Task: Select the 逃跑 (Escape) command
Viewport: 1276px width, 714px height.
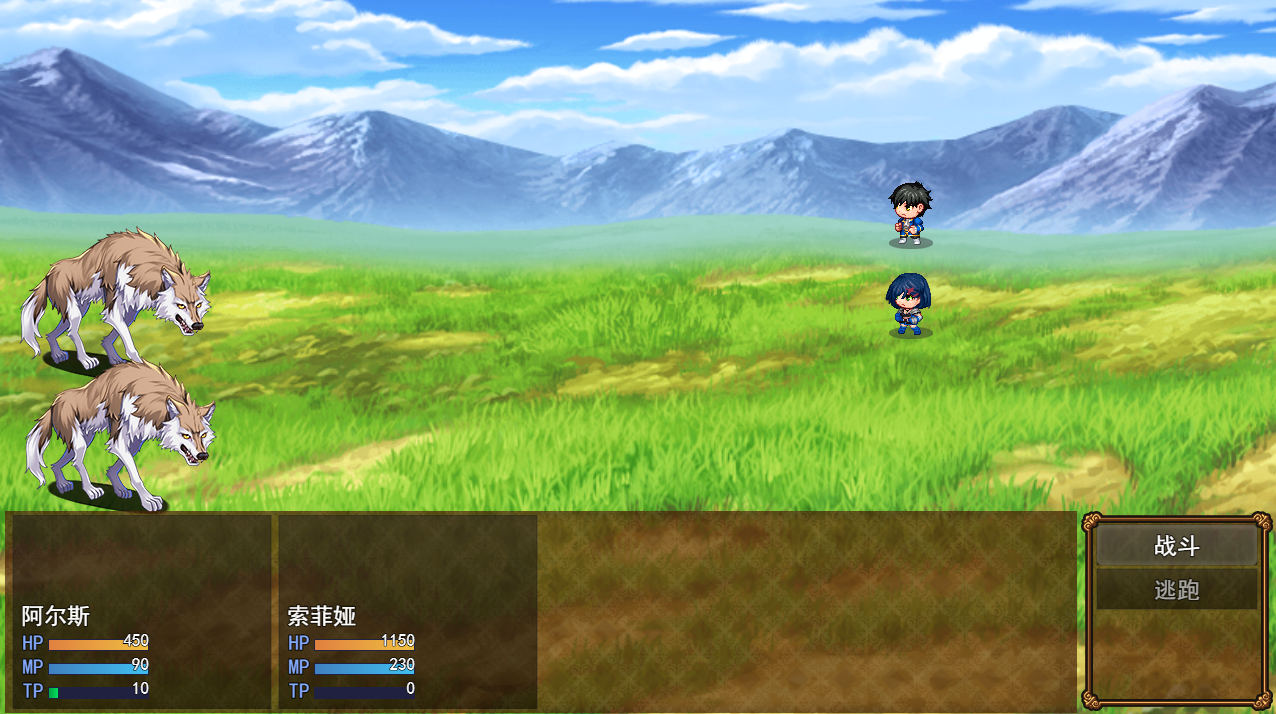Action: pos(1176,590)
